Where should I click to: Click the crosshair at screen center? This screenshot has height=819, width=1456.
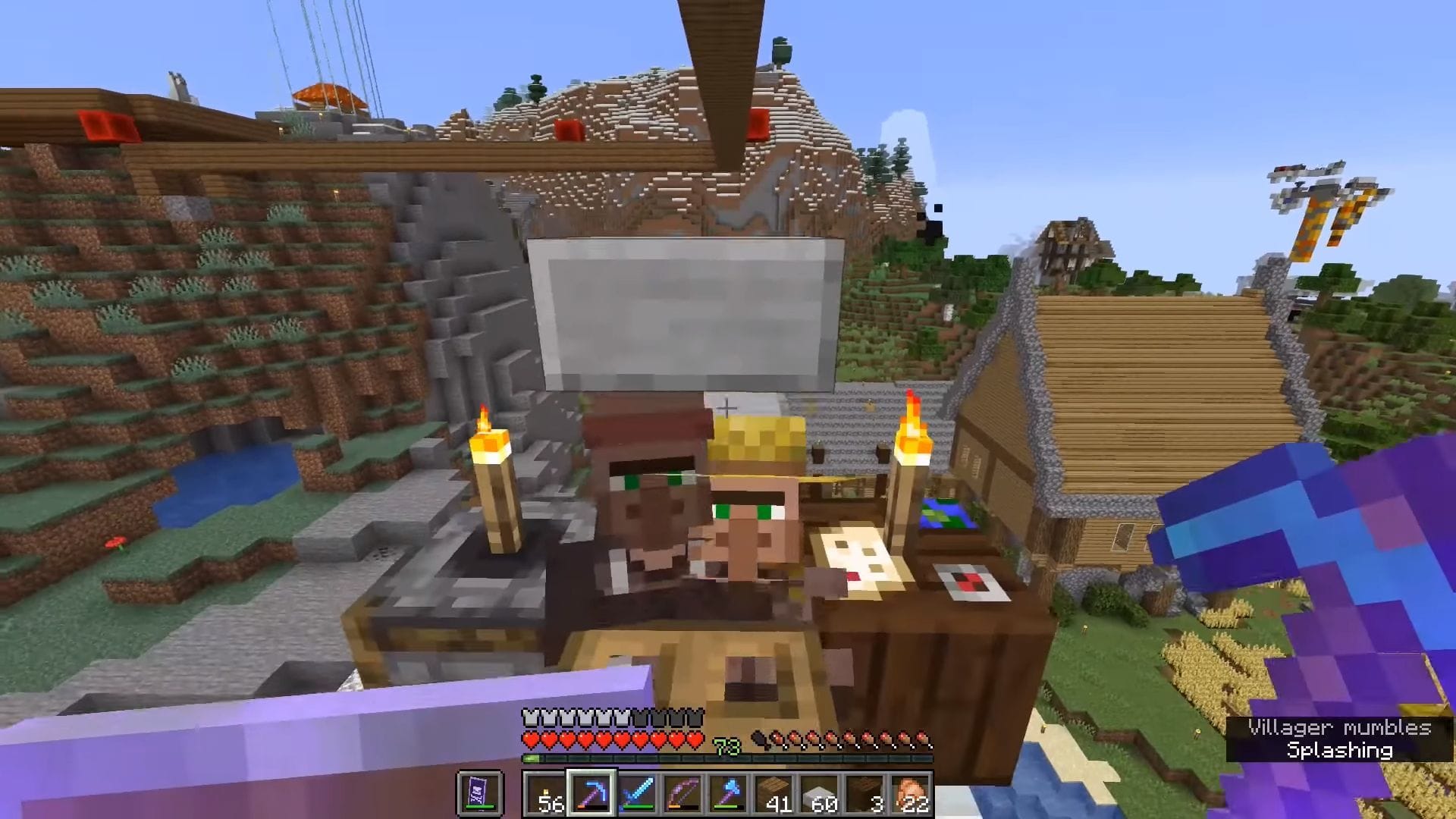click(x=728, y=409)
